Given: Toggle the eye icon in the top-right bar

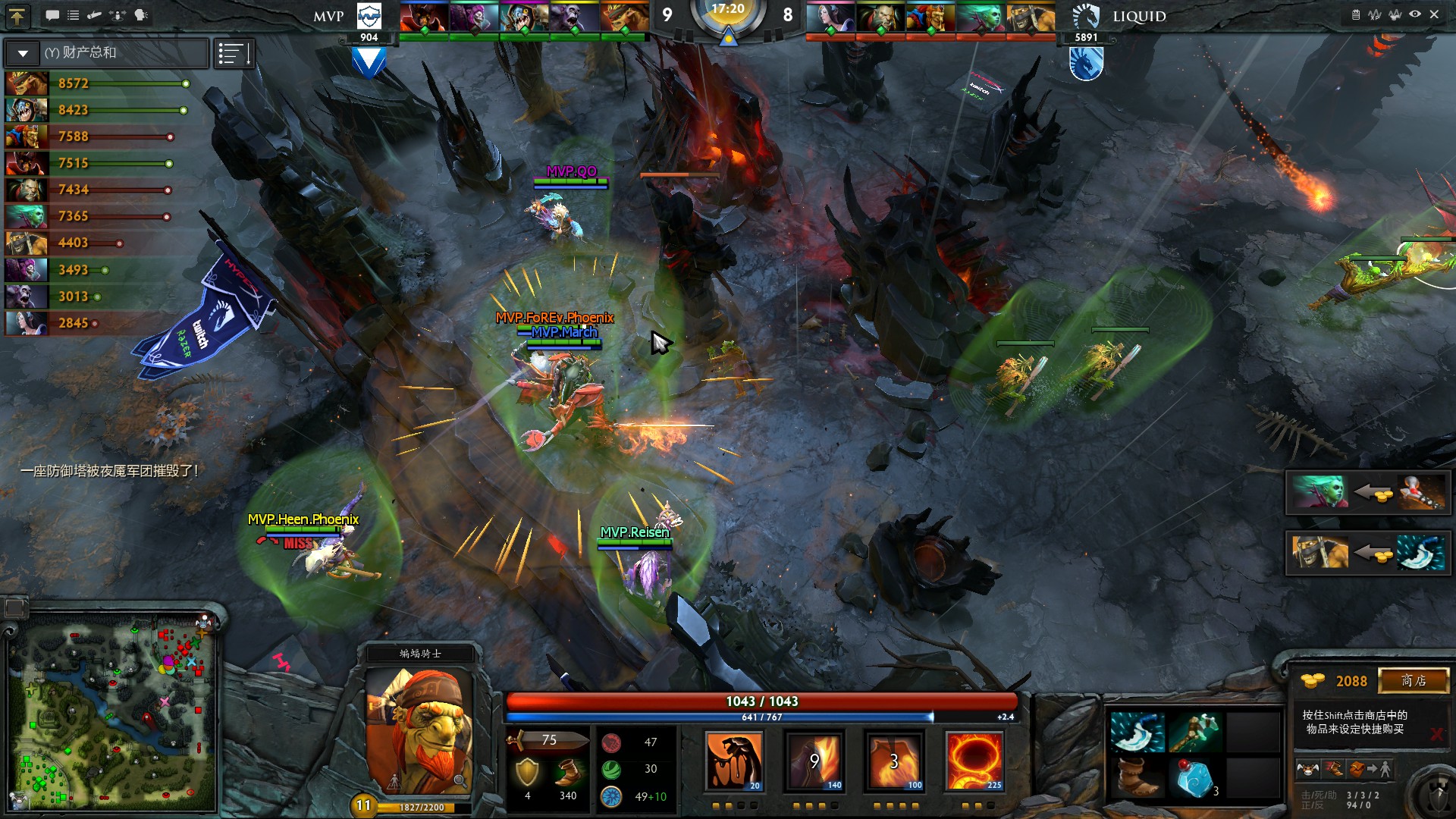Looking at the screenshot, I should 1415,14.
